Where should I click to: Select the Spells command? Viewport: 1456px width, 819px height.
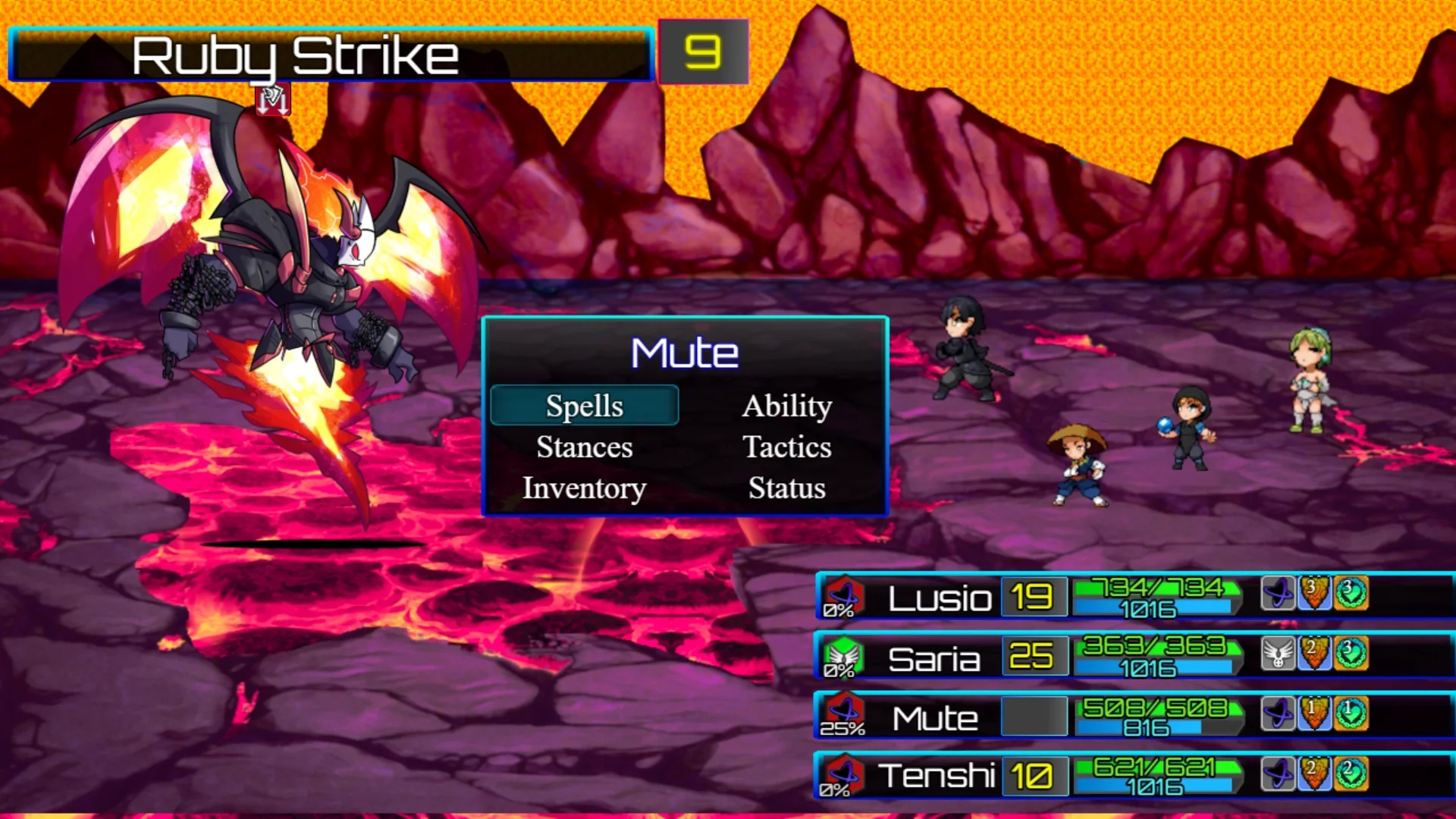click(584, 406)
